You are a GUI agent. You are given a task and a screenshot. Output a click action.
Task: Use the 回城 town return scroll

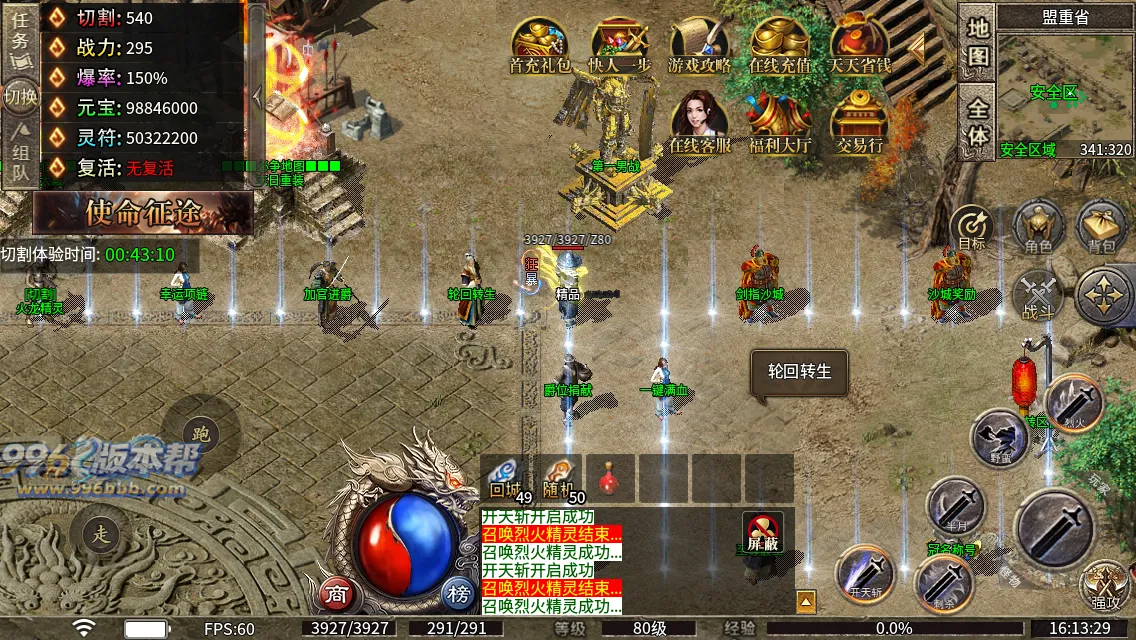pyautogui.click(x=506, y=477)
